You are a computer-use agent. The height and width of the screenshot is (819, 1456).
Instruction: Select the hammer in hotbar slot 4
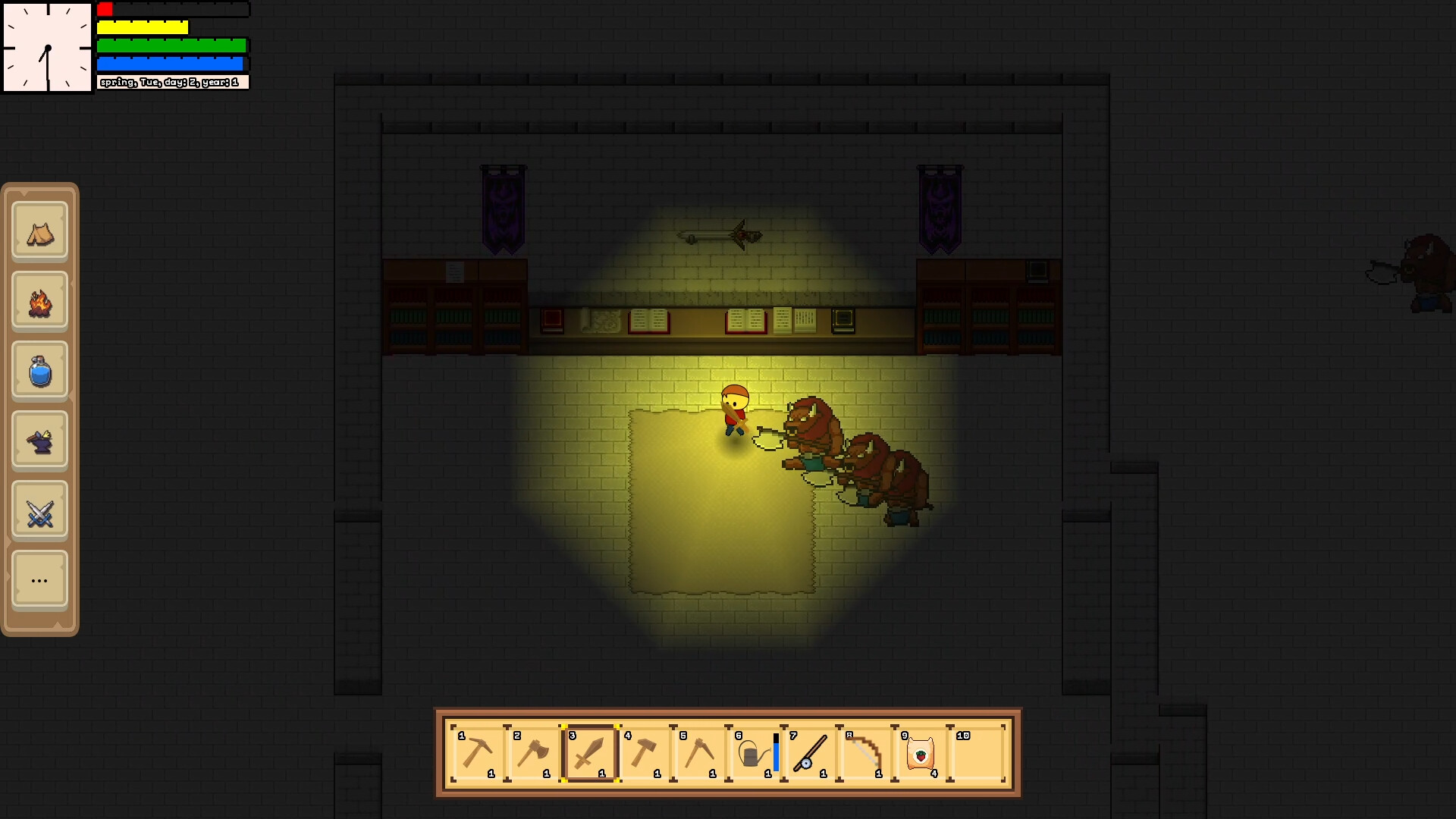(x=645, y=754)
